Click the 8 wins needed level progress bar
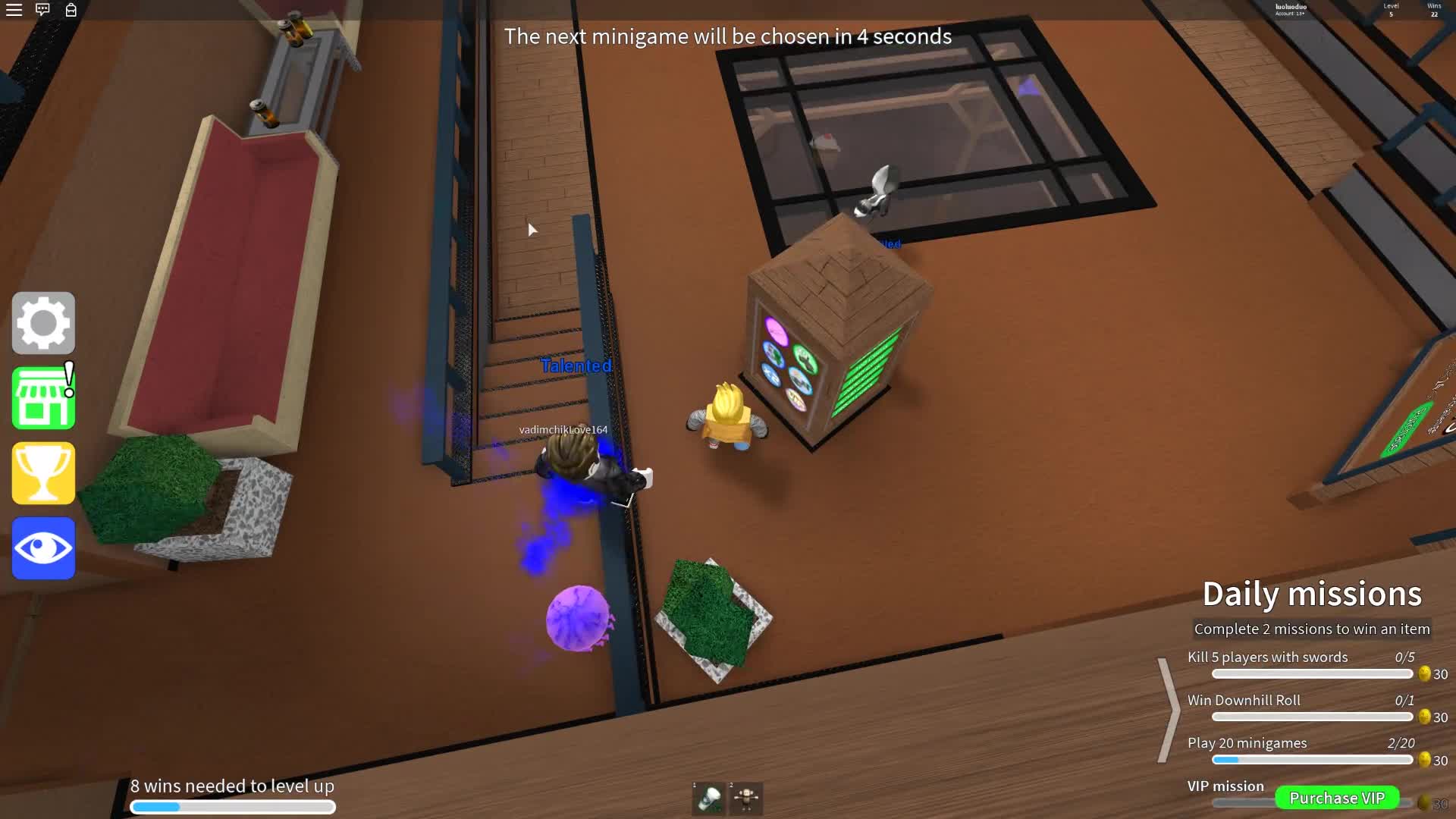Screen dimensions: 1456x819 (233, 806)
